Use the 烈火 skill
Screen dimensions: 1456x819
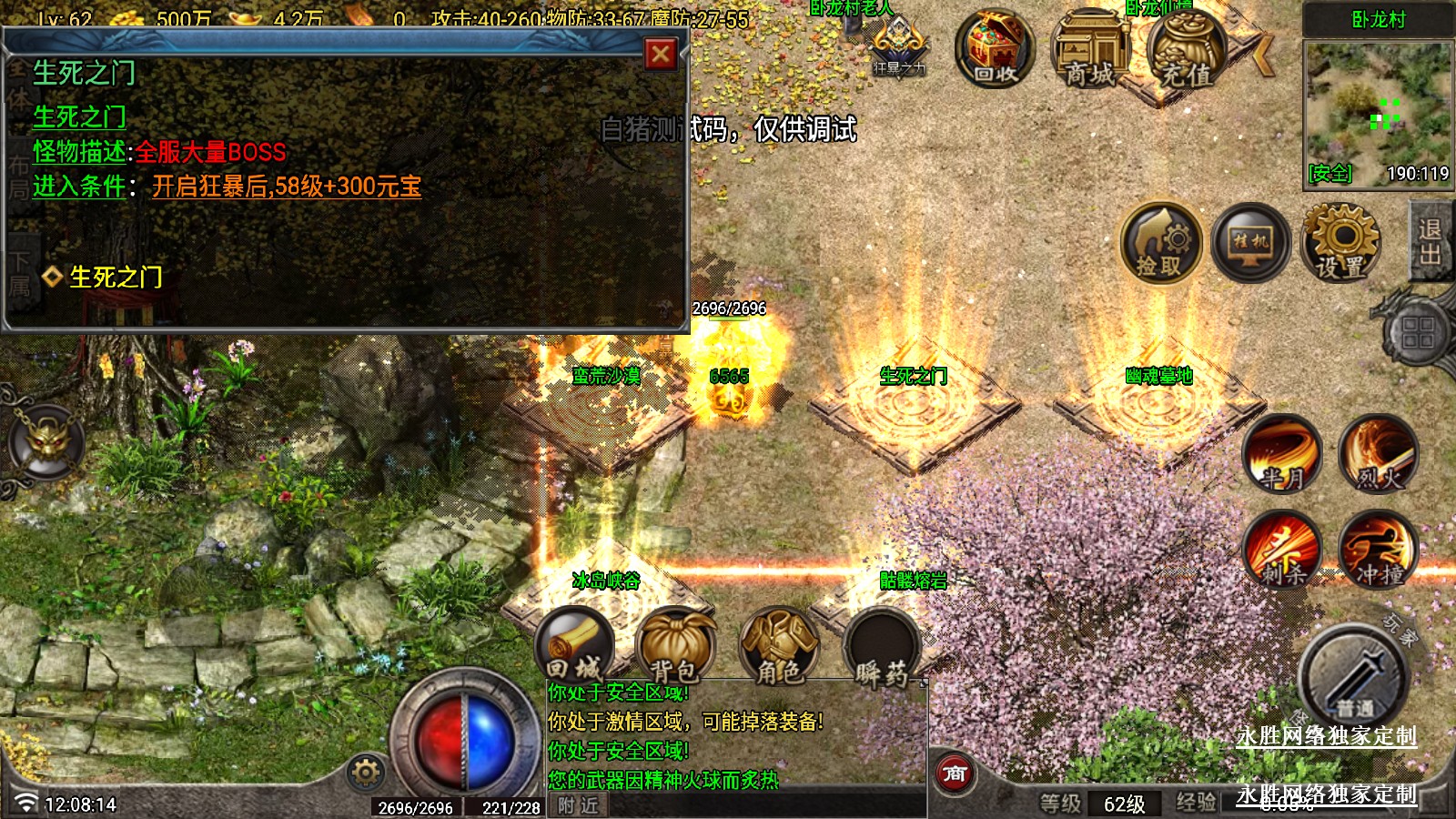[x=1378, y=453]
